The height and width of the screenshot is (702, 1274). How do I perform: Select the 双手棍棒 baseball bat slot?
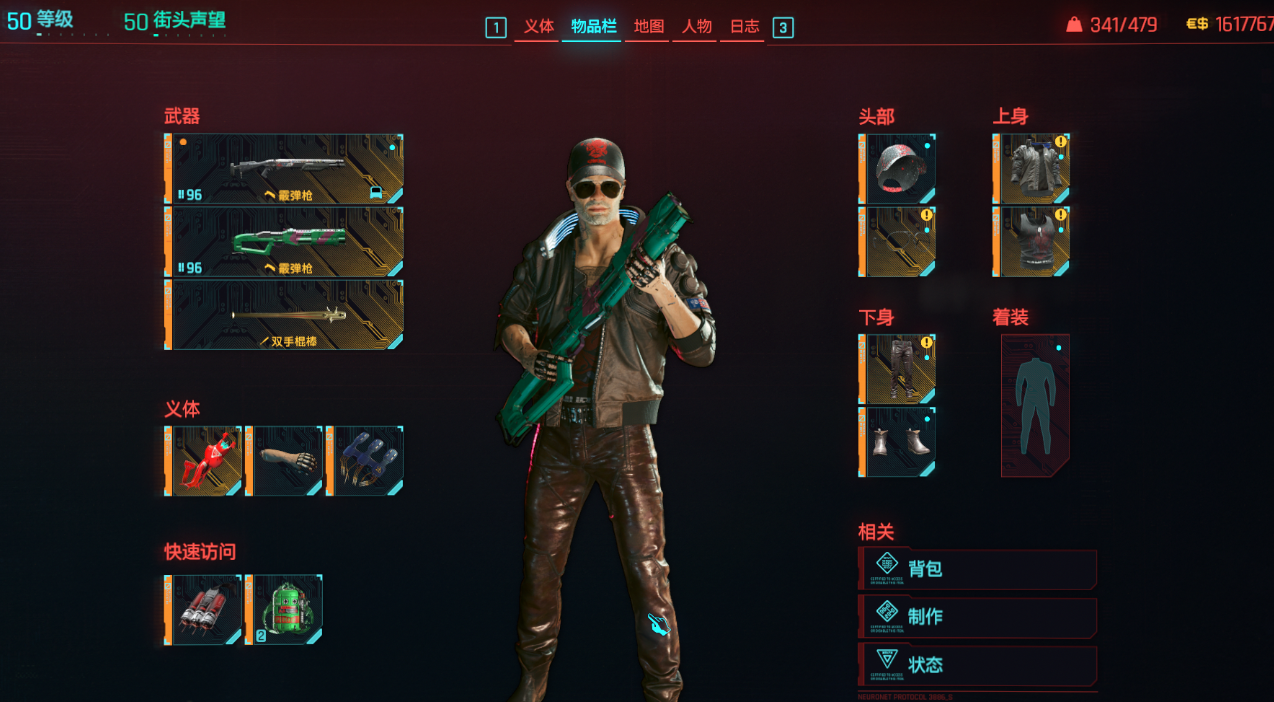pos(285,315)
